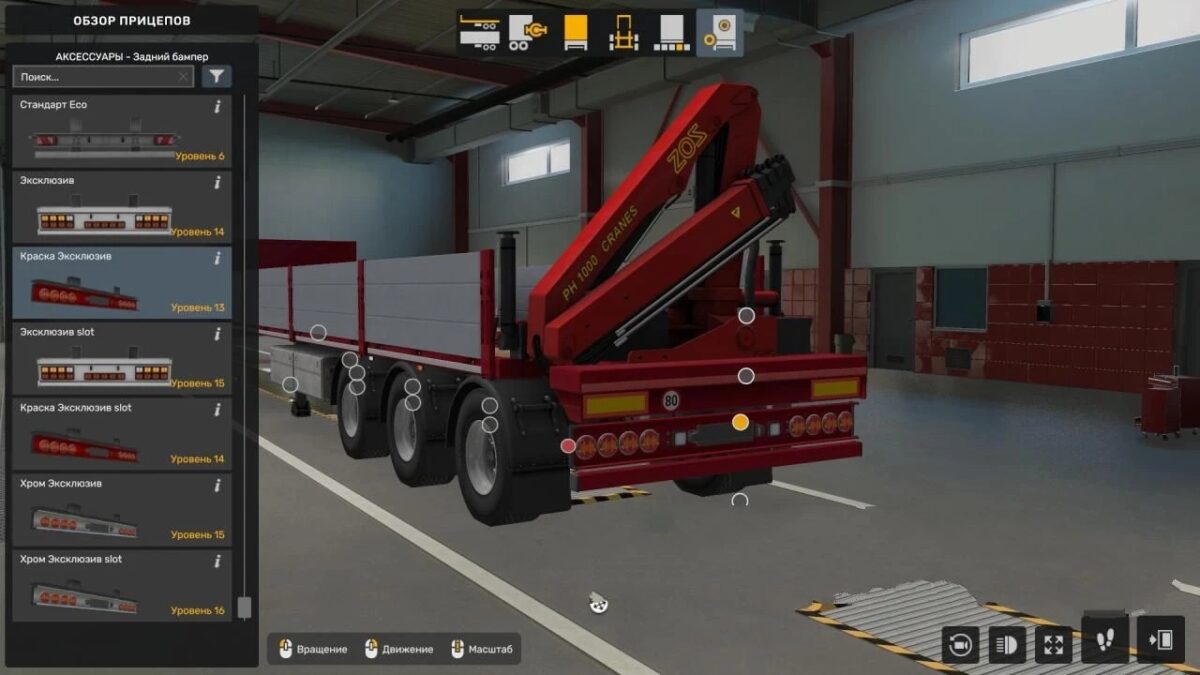
Task: Choose the "Хром Эксклюзив" level 15 bumper
Action: [x=120, y=511]
